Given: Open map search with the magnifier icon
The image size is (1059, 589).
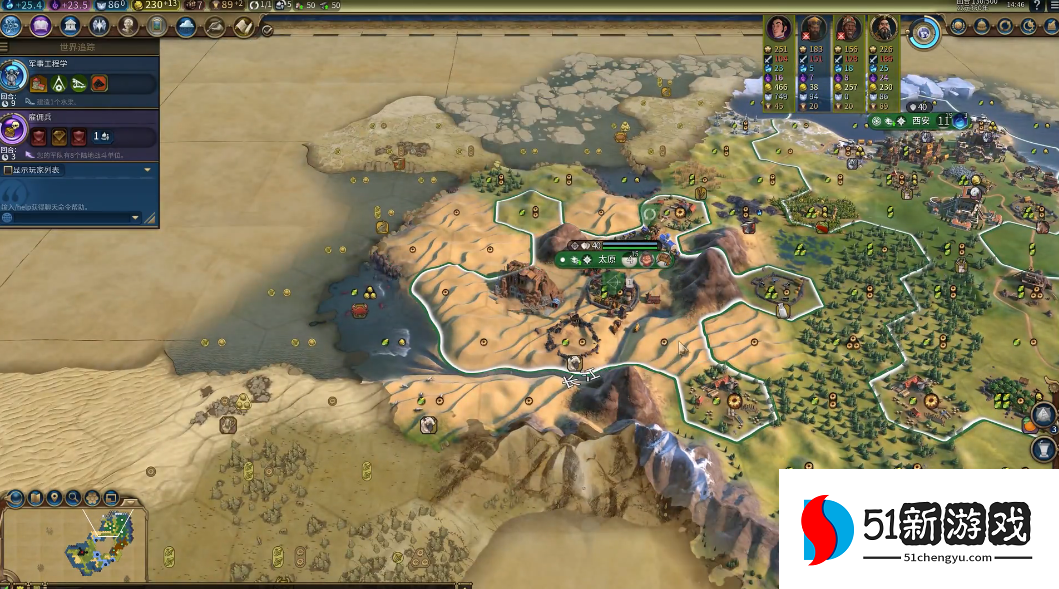Looking at the screenshot, I should 73,496.
